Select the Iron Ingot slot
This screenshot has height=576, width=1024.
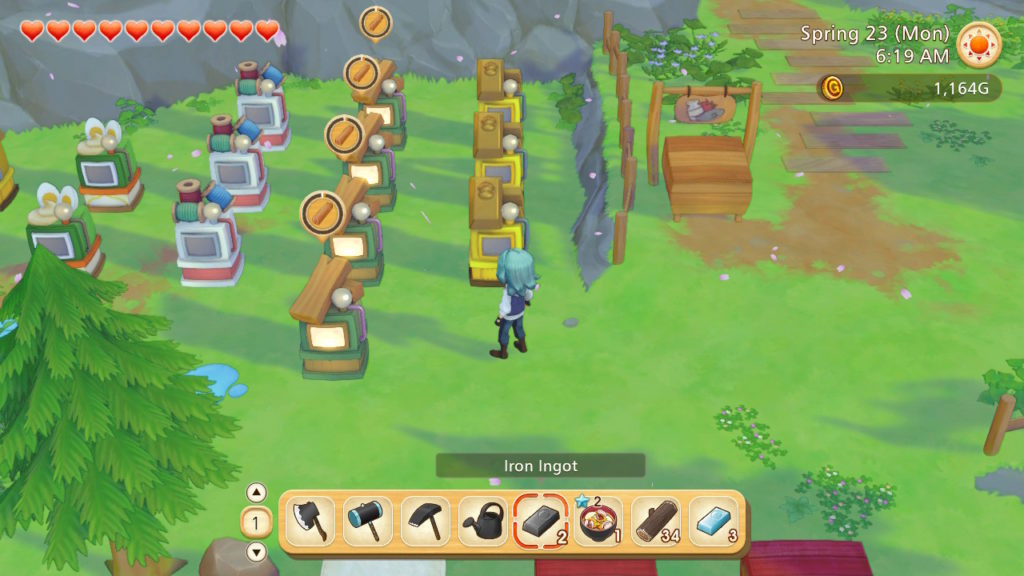541,521
